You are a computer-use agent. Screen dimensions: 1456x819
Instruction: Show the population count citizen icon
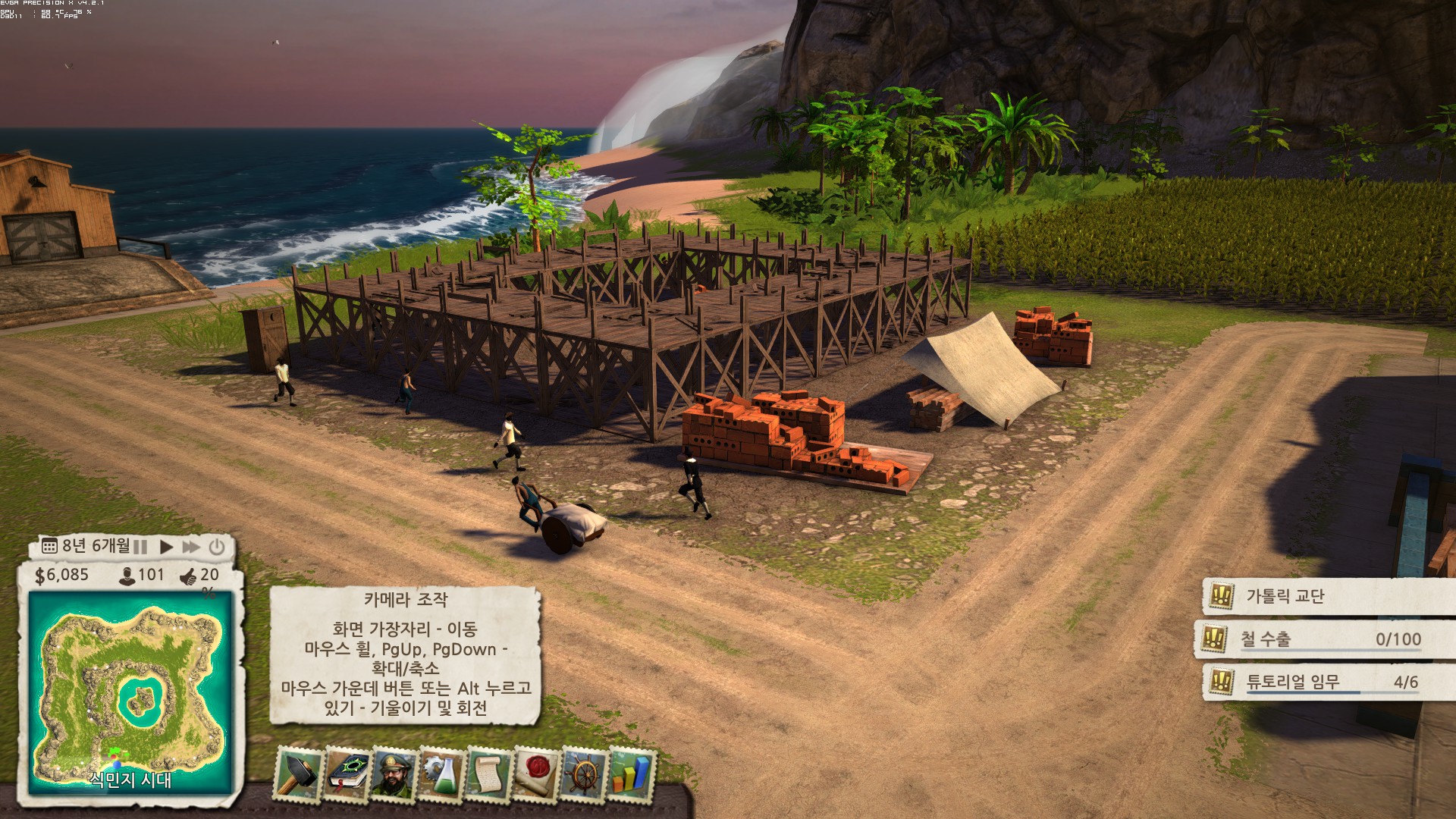(127, 576)
